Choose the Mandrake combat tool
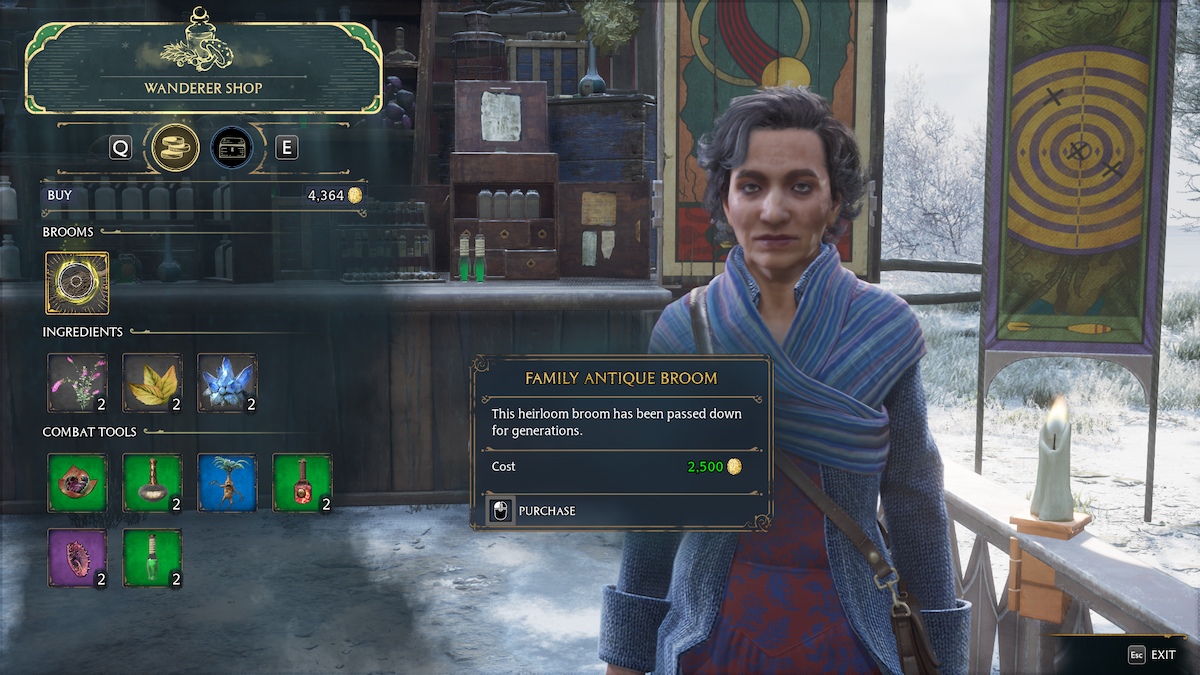The width and height of the screenshot is (1200, 675). pyautogui.click(x=227, y=483)
